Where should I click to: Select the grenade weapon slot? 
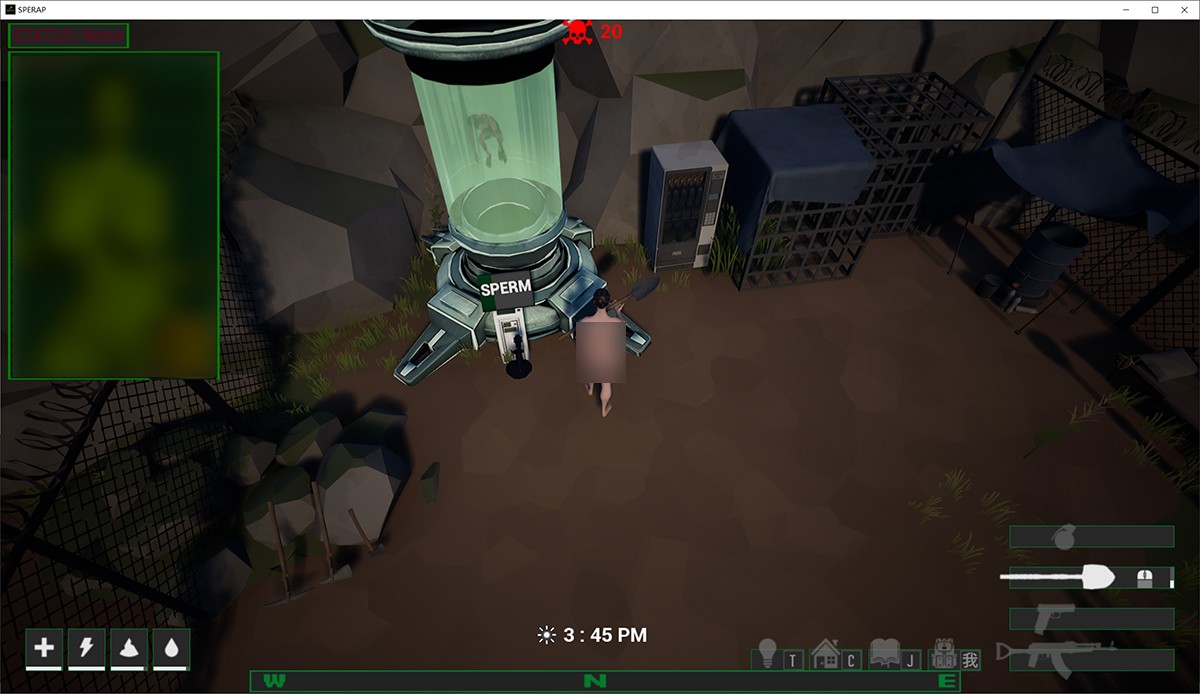[x=1091, y=537]
